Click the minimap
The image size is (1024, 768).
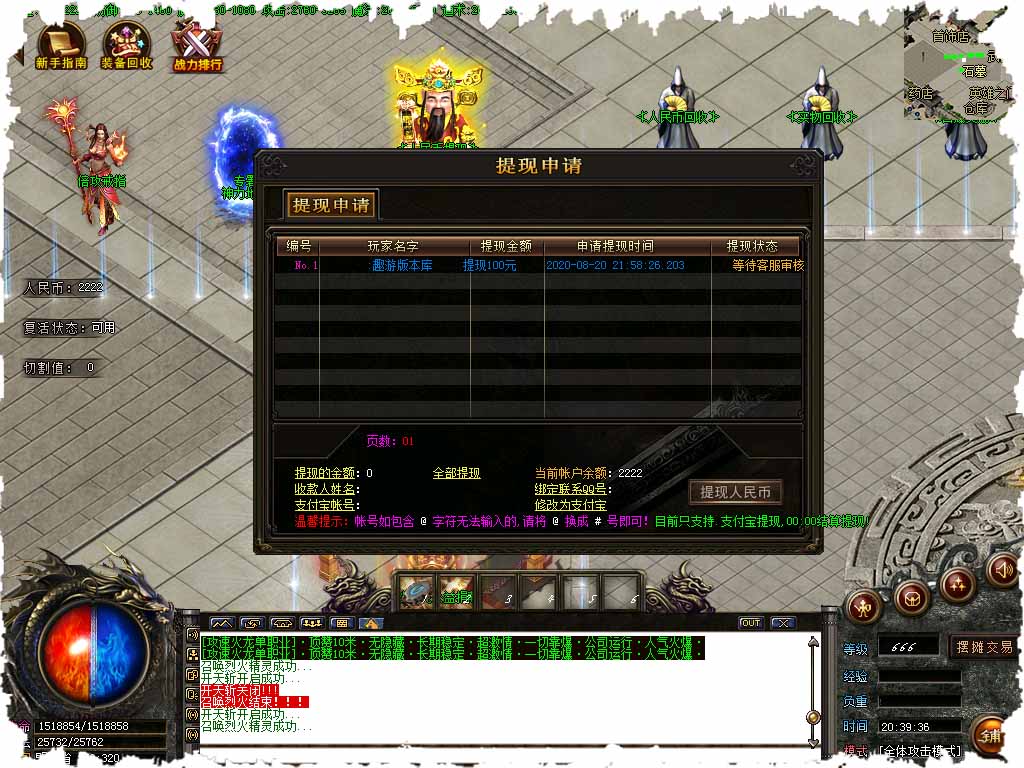pyautogui.click(x=955, y=60)
